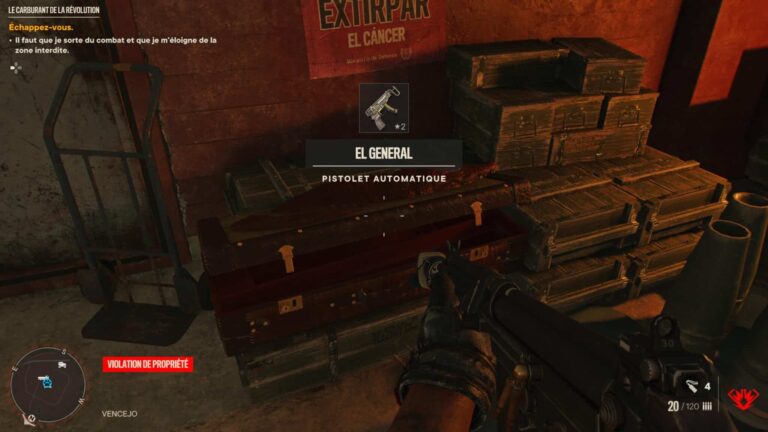The width and height of the screenshot is (768, 432).
Task: Click the red Supremo ability icon
Action: point(742,398)
